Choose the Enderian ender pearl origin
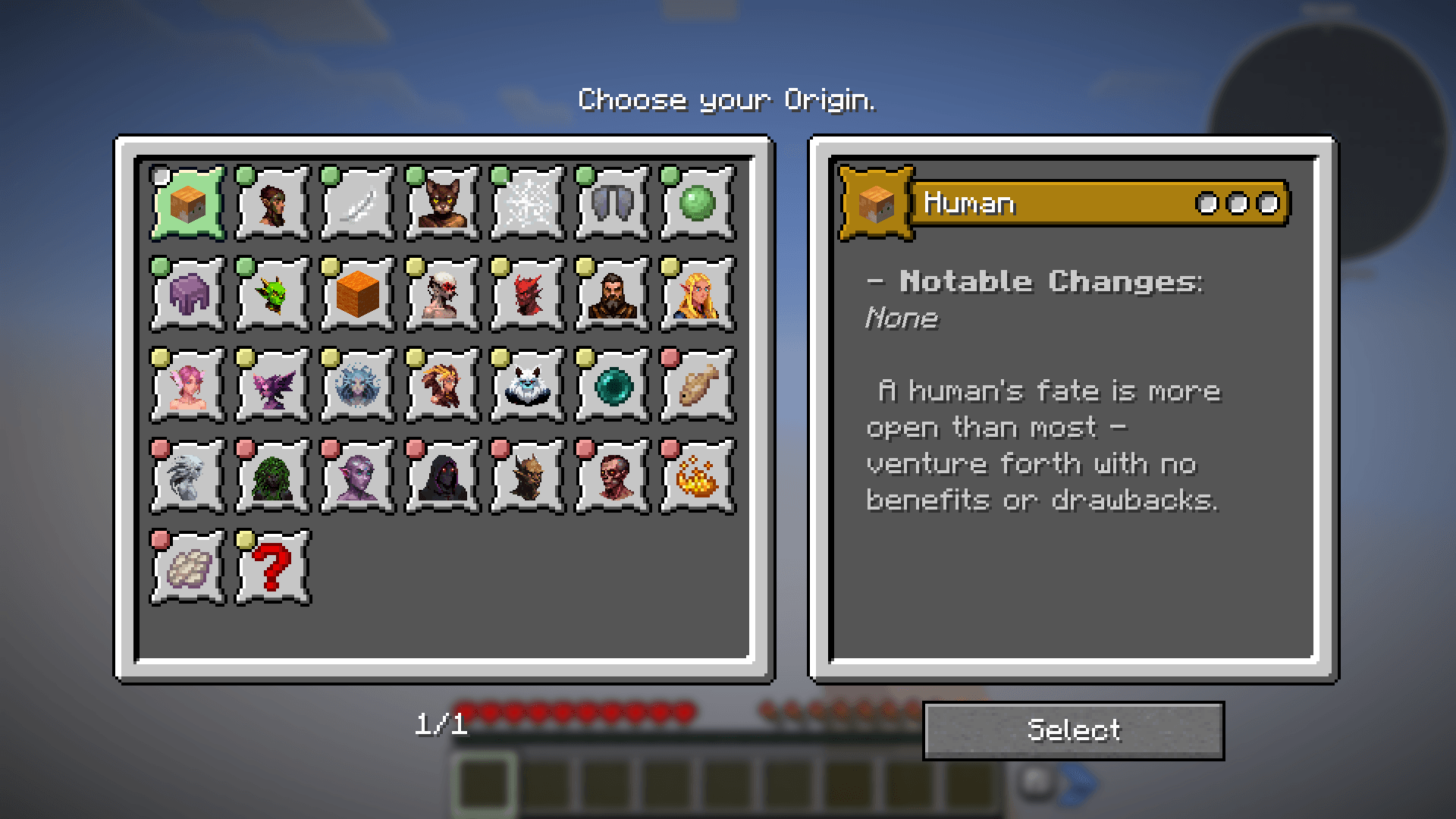The image size is (1456, 819). coord(611,383)
